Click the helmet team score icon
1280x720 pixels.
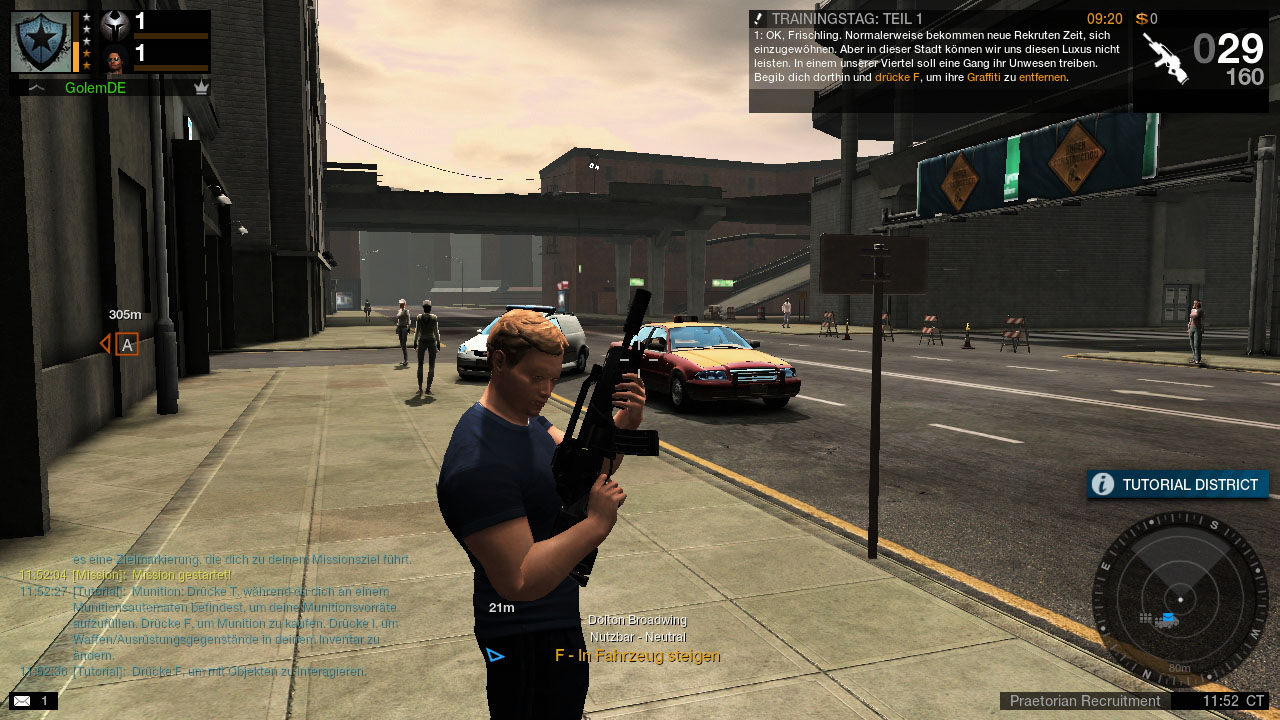[x=116, y=24]
